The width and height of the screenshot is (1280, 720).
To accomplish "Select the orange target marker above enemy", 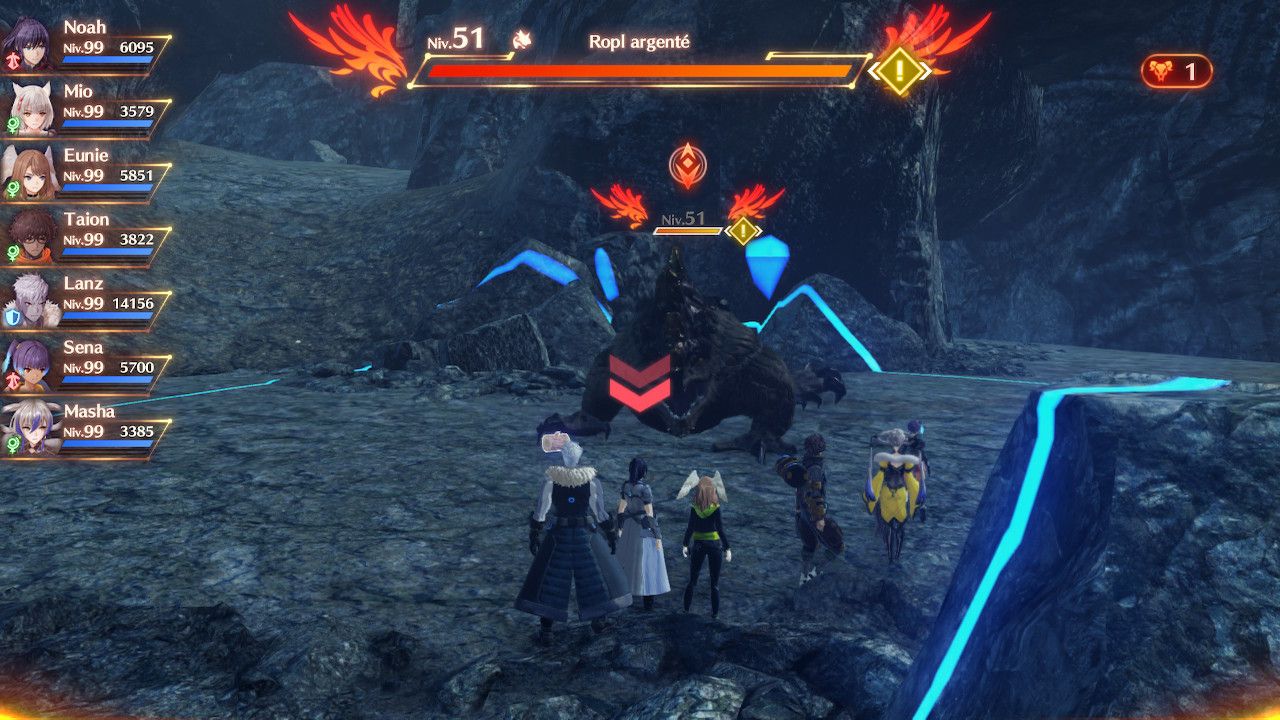I will pos(687,166).
